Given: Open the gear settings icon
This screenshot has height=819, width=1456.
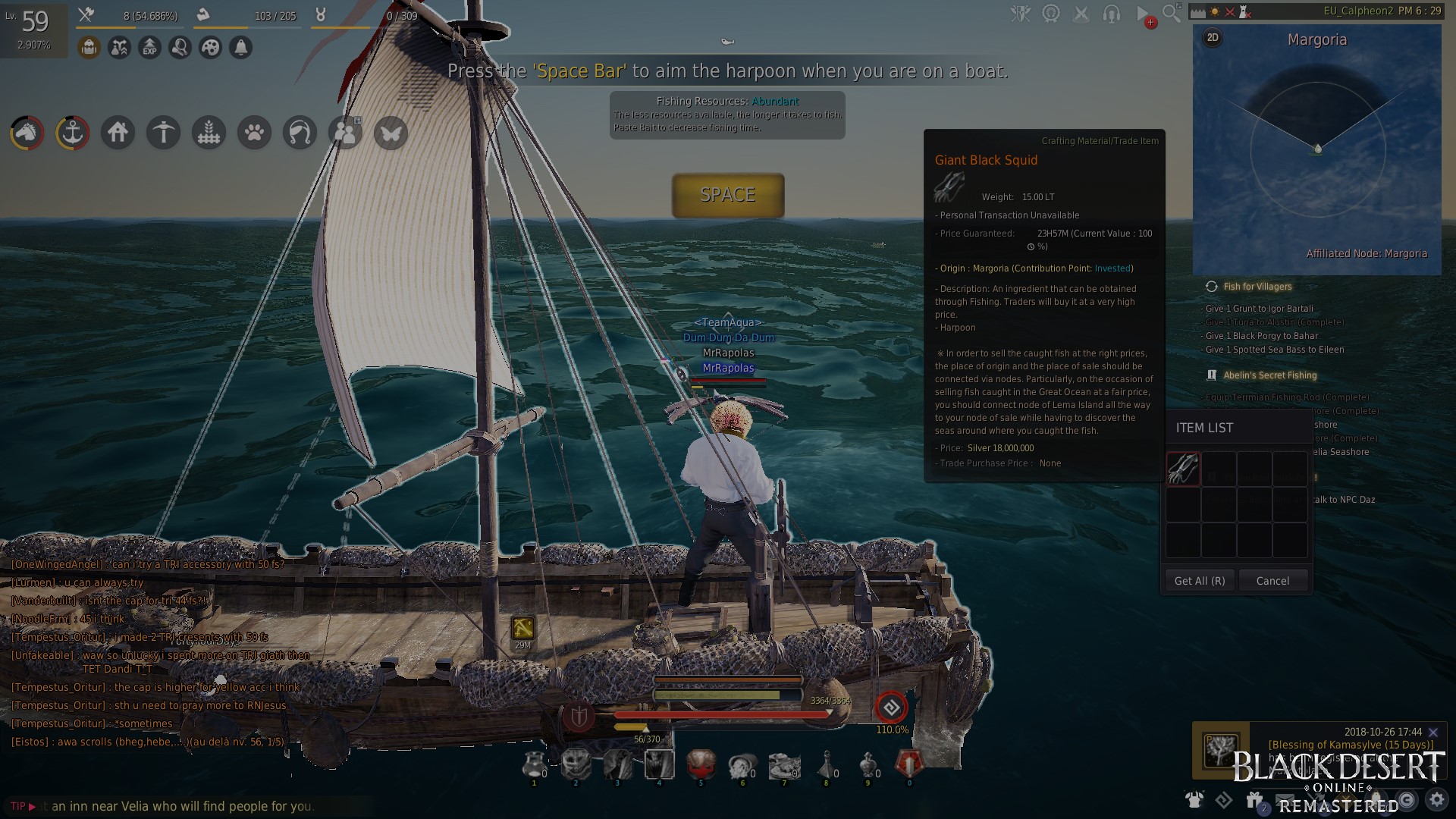Looking at the screenshot, I should click(x=1437, y=799).
